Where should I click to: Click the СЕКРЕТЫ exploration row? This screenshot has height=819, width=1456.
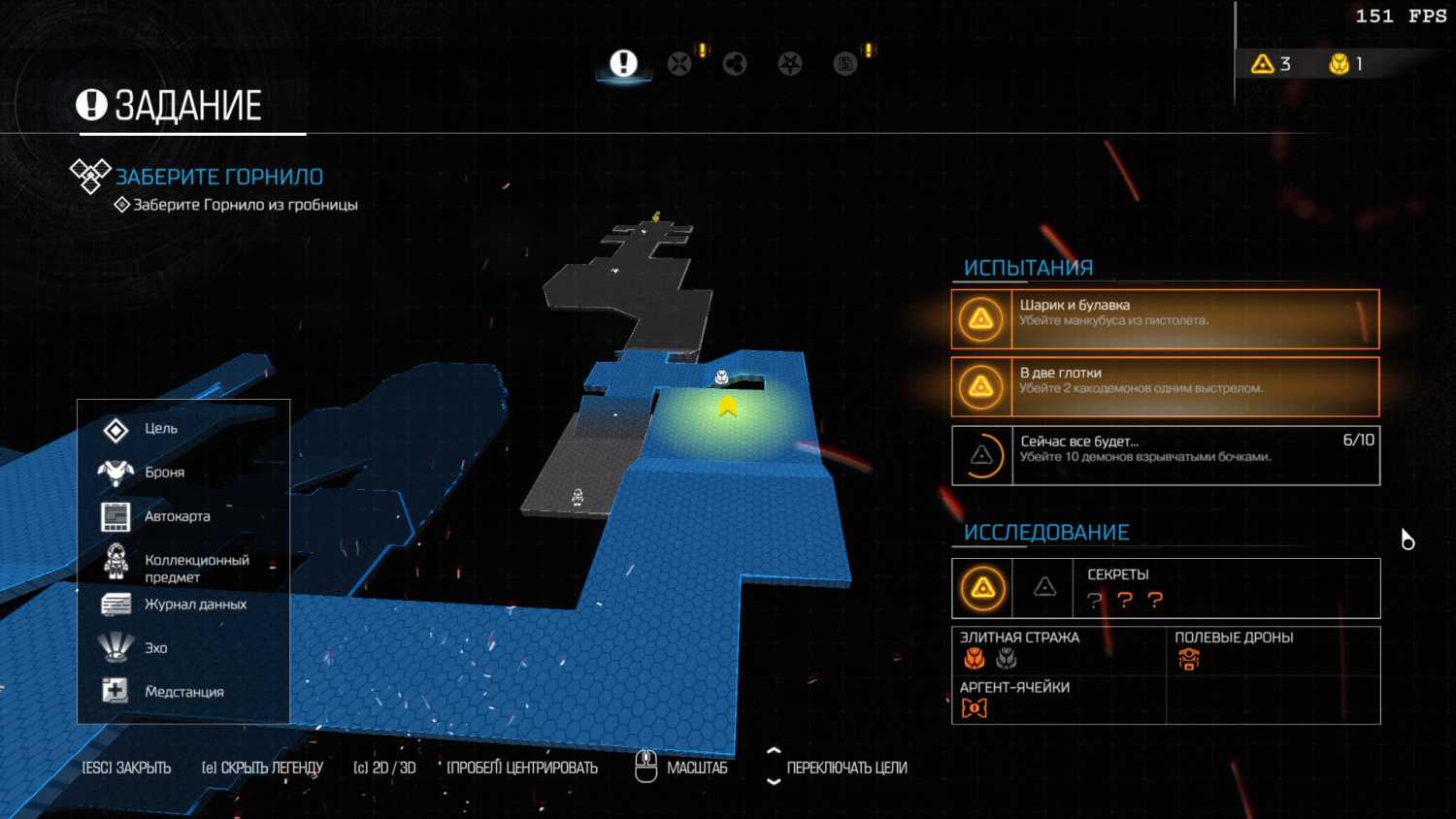pos(1165,588)
